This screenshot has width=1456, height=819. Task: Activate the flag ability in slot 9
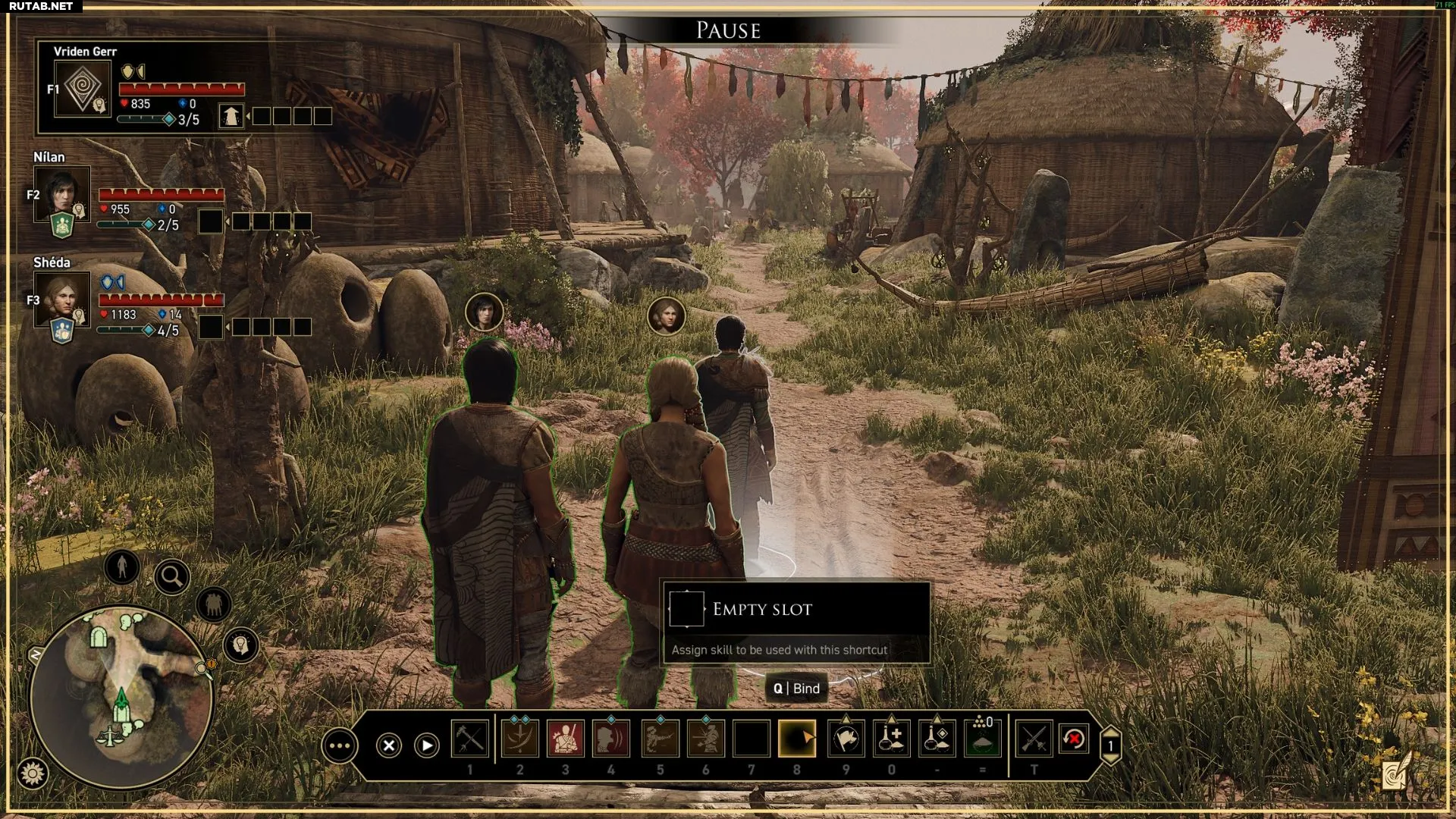coord(846,739)
